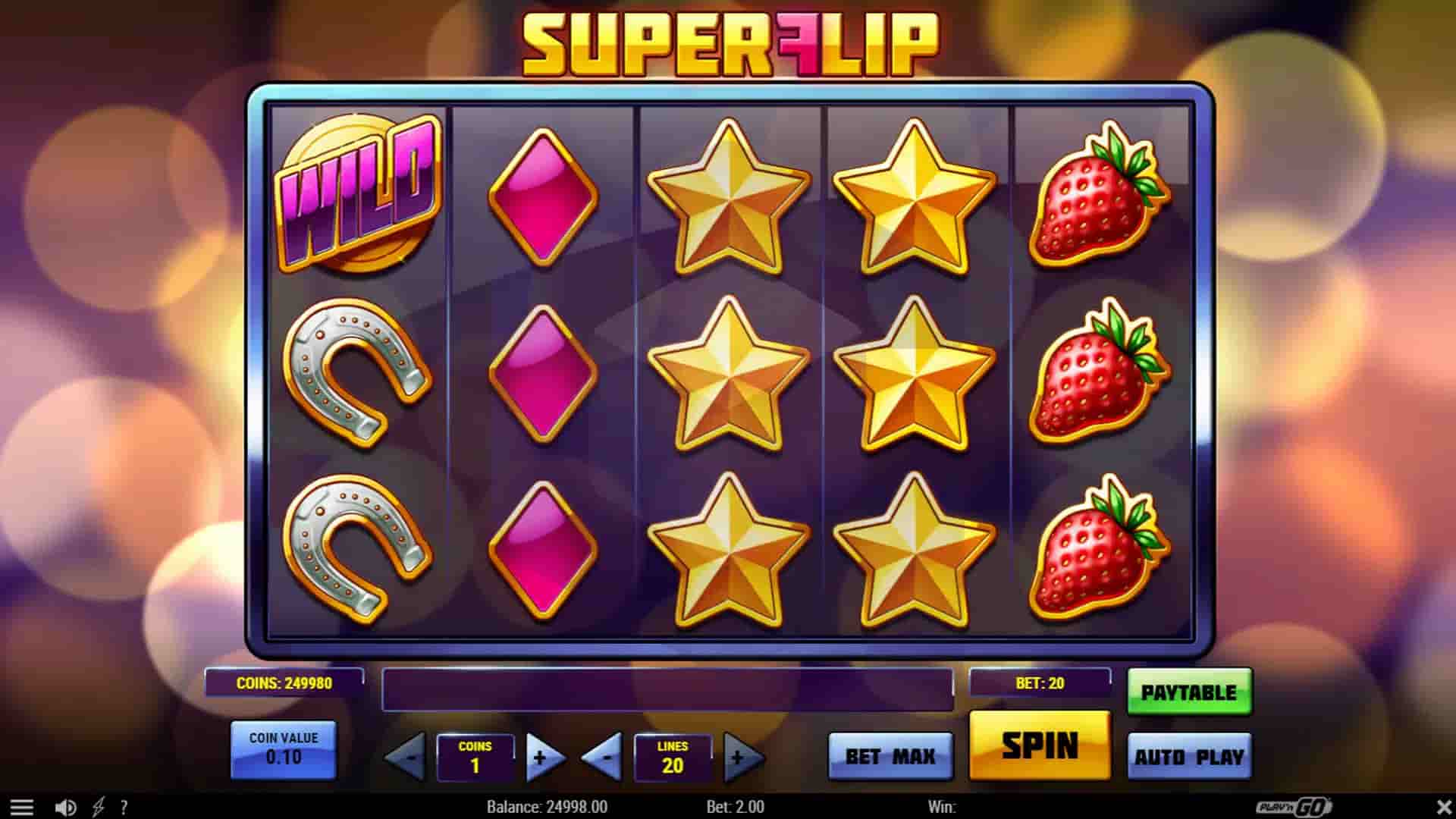Click the Balance display at the bottom
The height and width of the screenshot is (819, 1456).
tap(548, 807)
